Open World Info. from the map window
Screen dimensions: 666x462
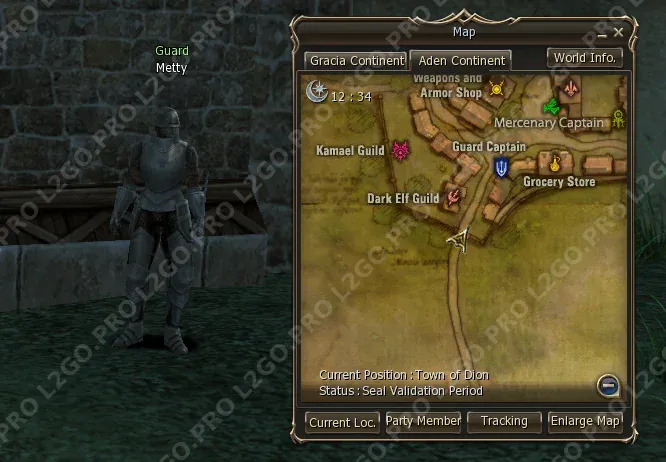coord(585,58)
